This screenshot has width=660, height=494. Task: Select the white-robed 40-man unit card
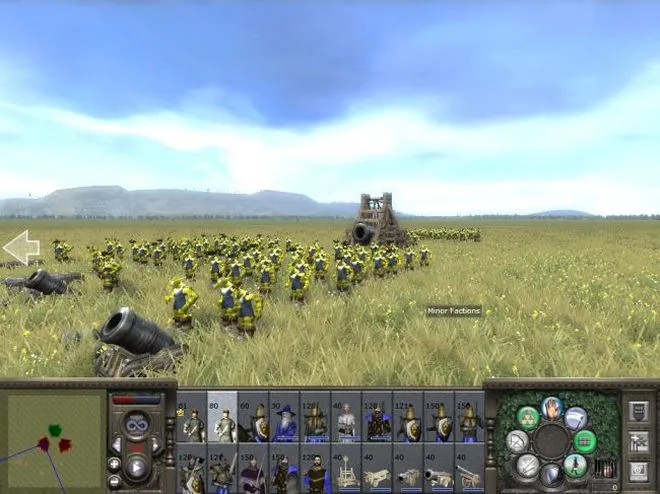pos(346,418)
